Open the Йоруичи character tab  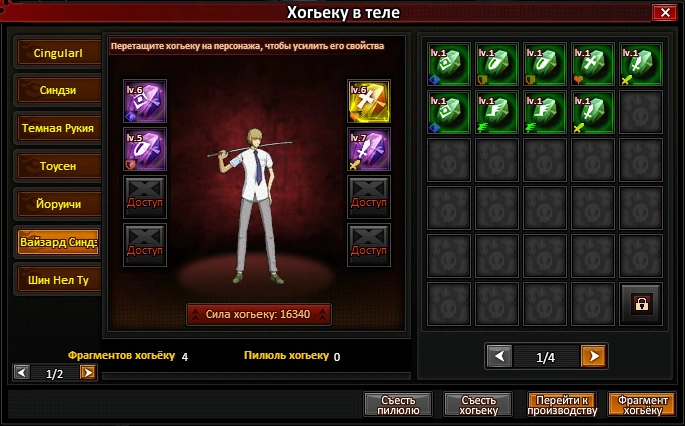[58, 203]
